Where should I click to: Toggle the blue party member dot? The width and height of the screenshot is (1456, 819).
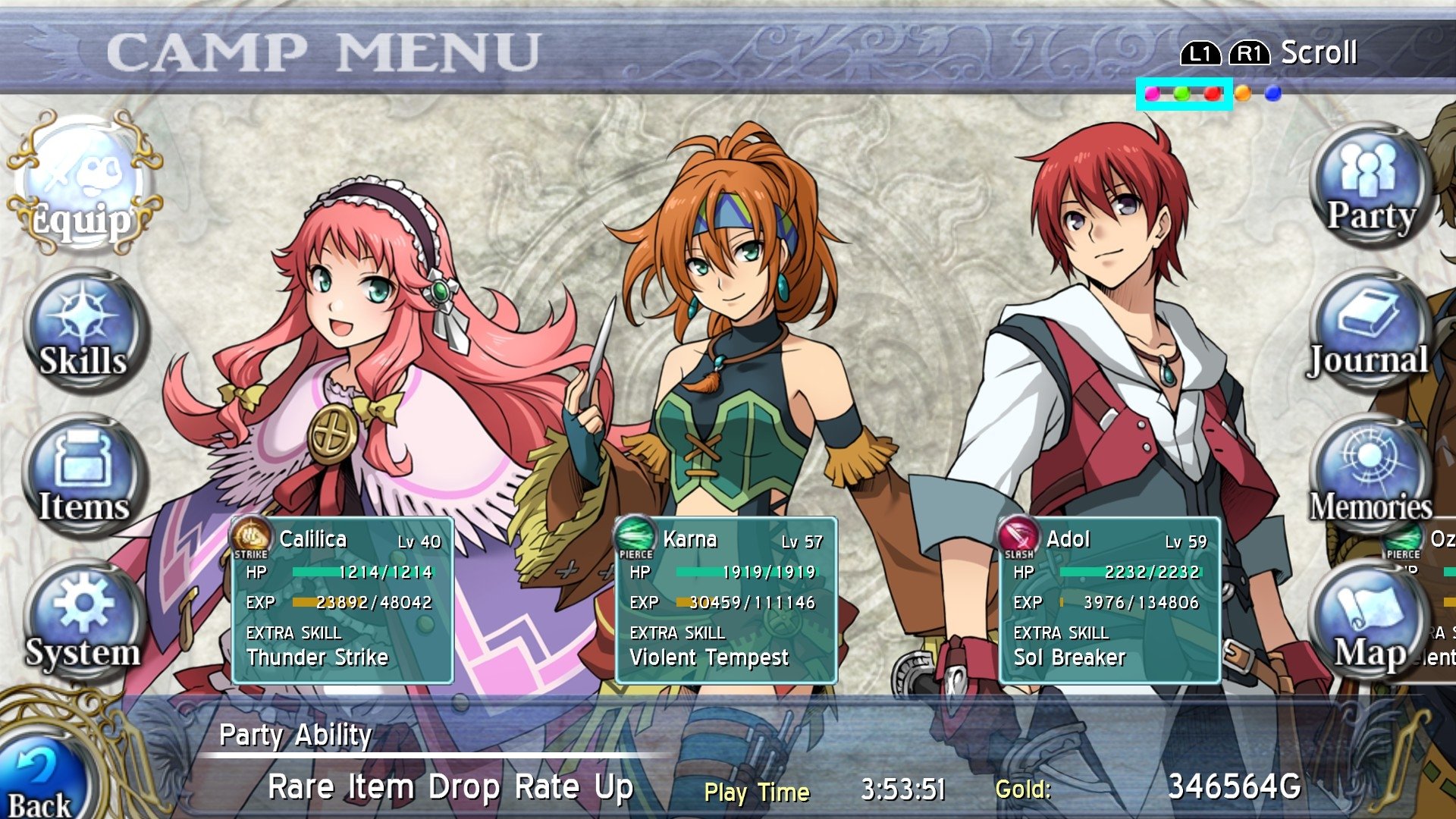1274,93
